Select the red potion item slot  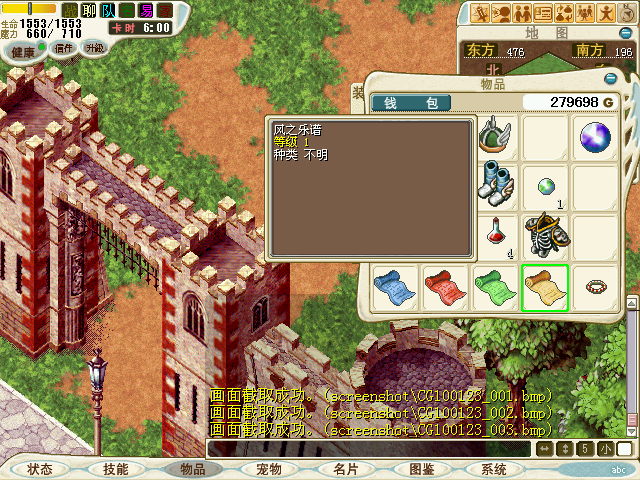(x=494, y=236)
